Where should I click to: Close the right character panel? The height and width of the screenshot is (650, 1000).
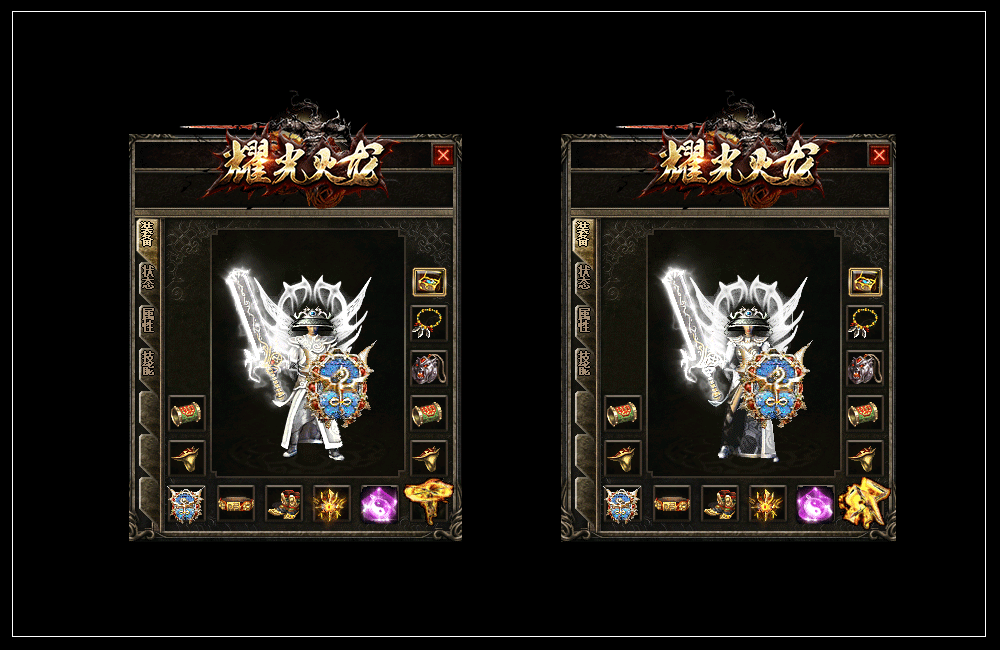(879, 155)
